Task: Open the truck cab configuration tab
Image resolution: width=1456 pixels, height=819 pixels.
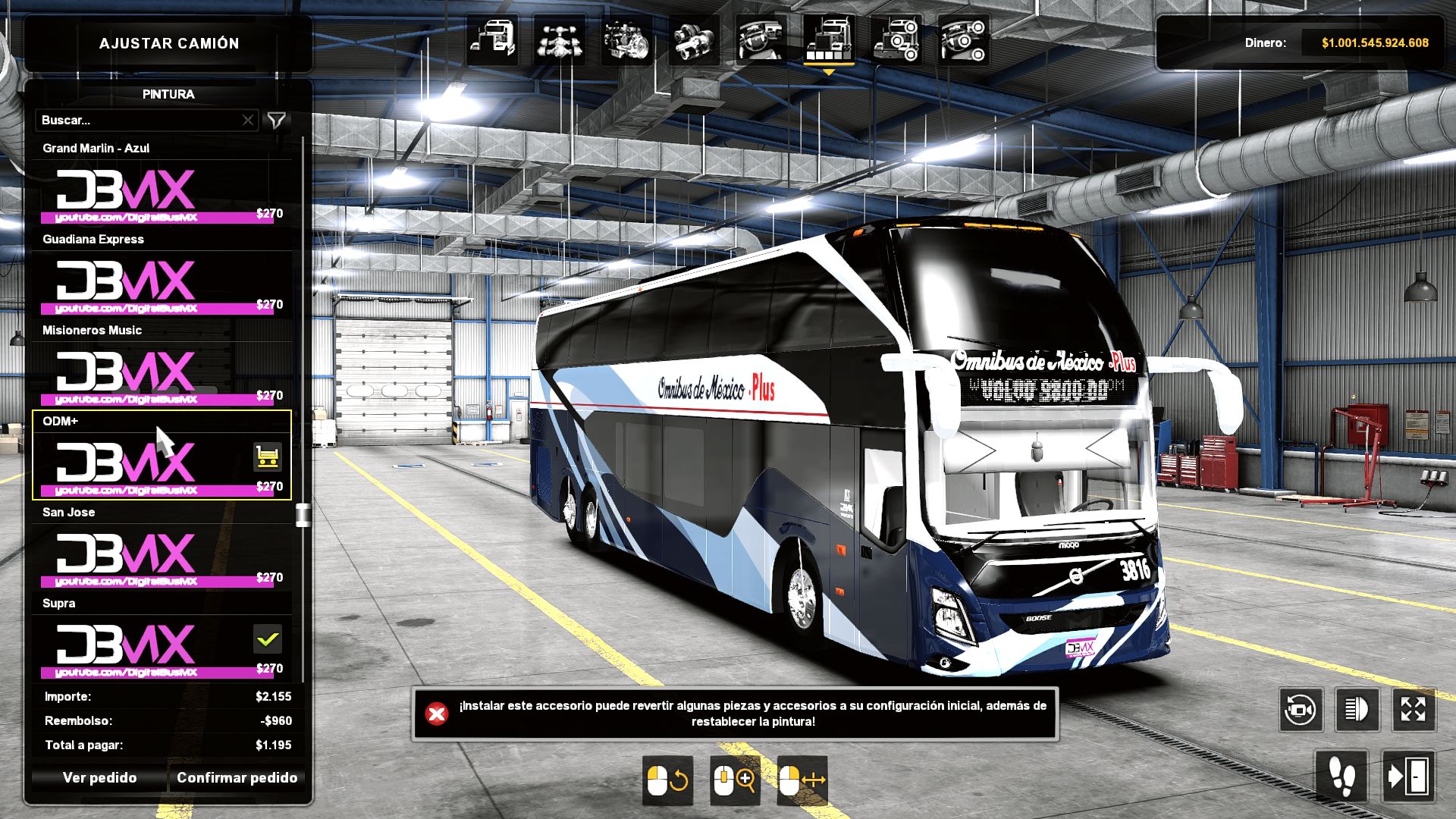Action: coord(492,39)
